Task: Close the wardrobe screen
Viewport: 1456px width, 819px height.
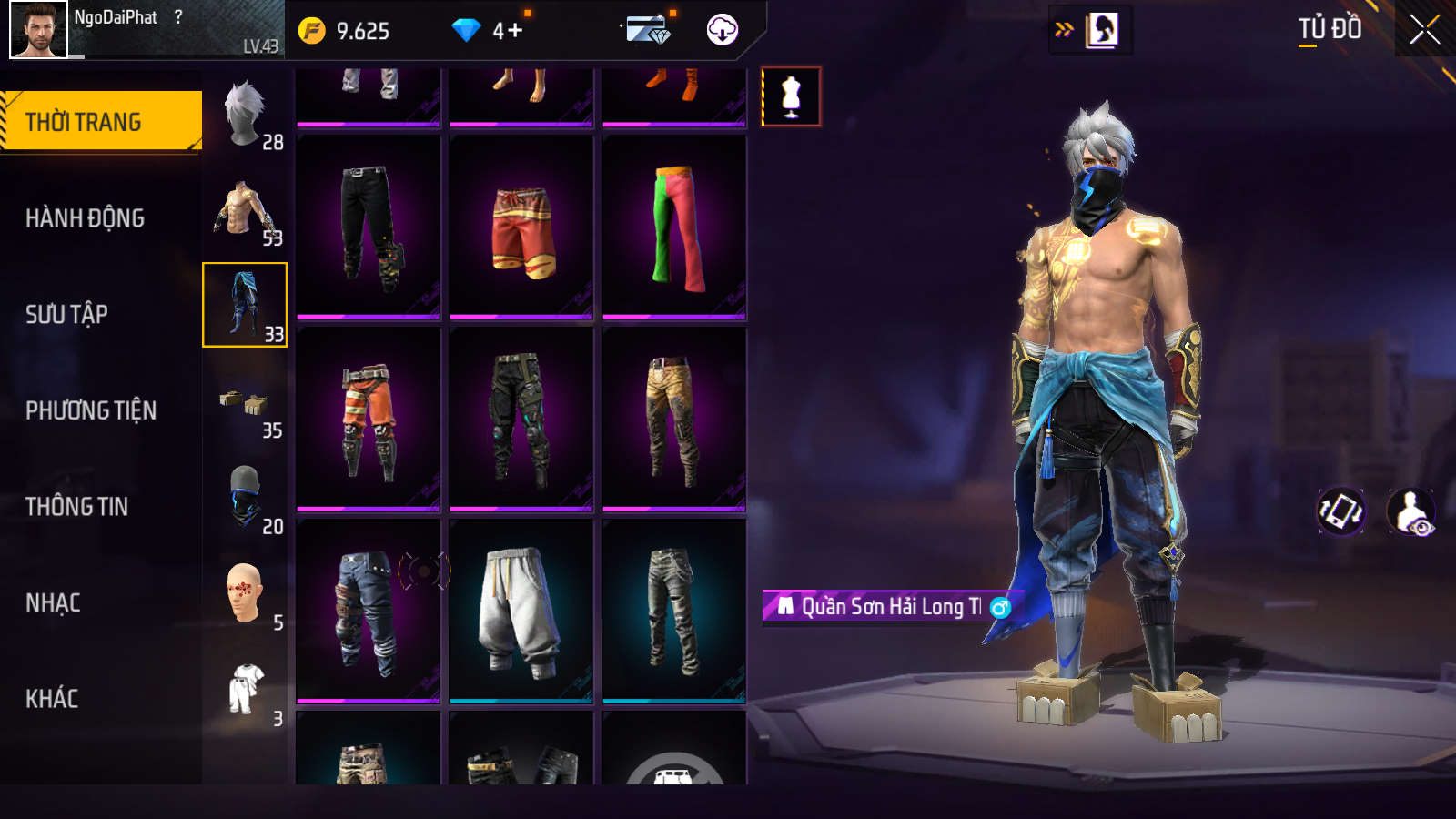Action: [1424, 30]
